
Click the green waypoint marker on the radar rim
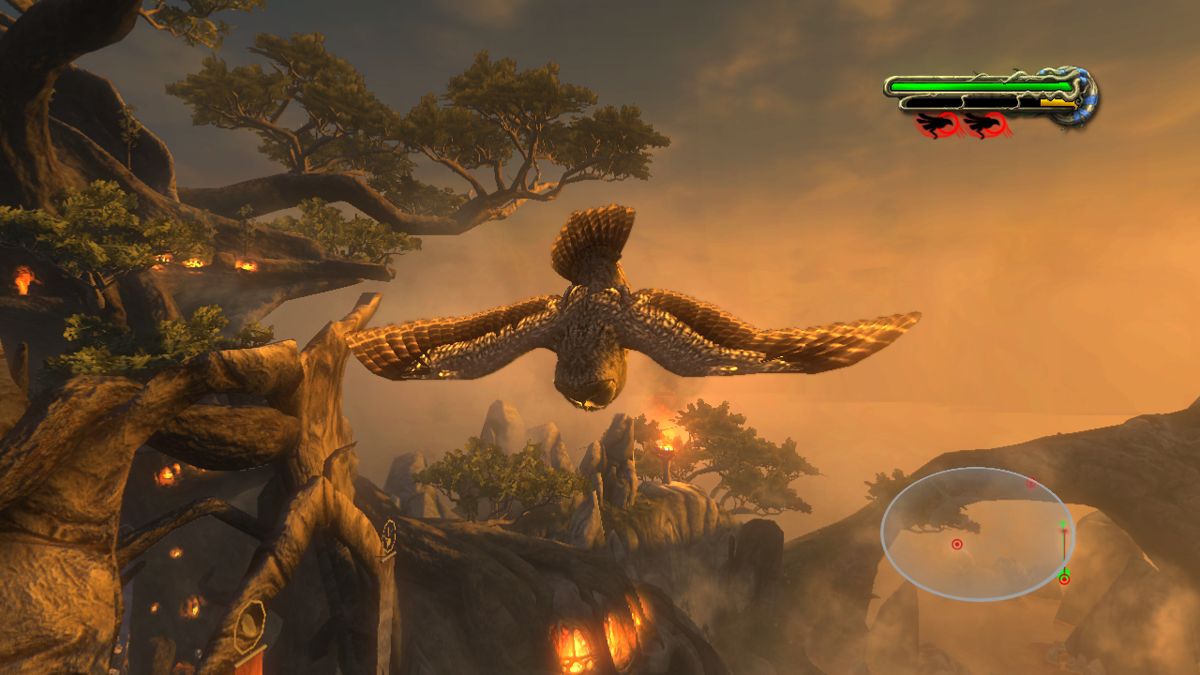click(x=1064, y=578)
